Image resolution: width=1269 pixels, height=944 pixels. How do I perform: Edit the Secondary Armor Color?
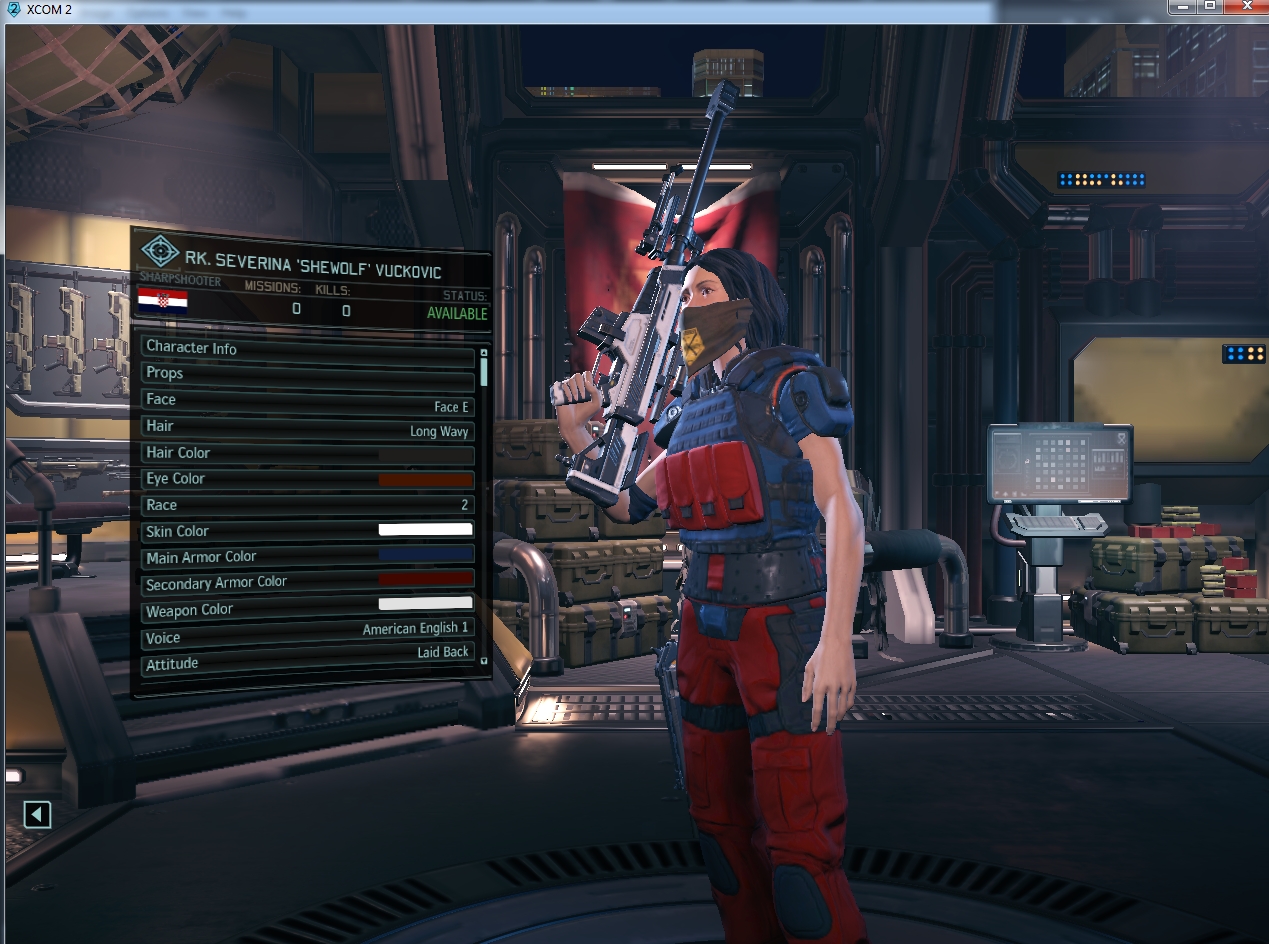[x=307, y=583]
